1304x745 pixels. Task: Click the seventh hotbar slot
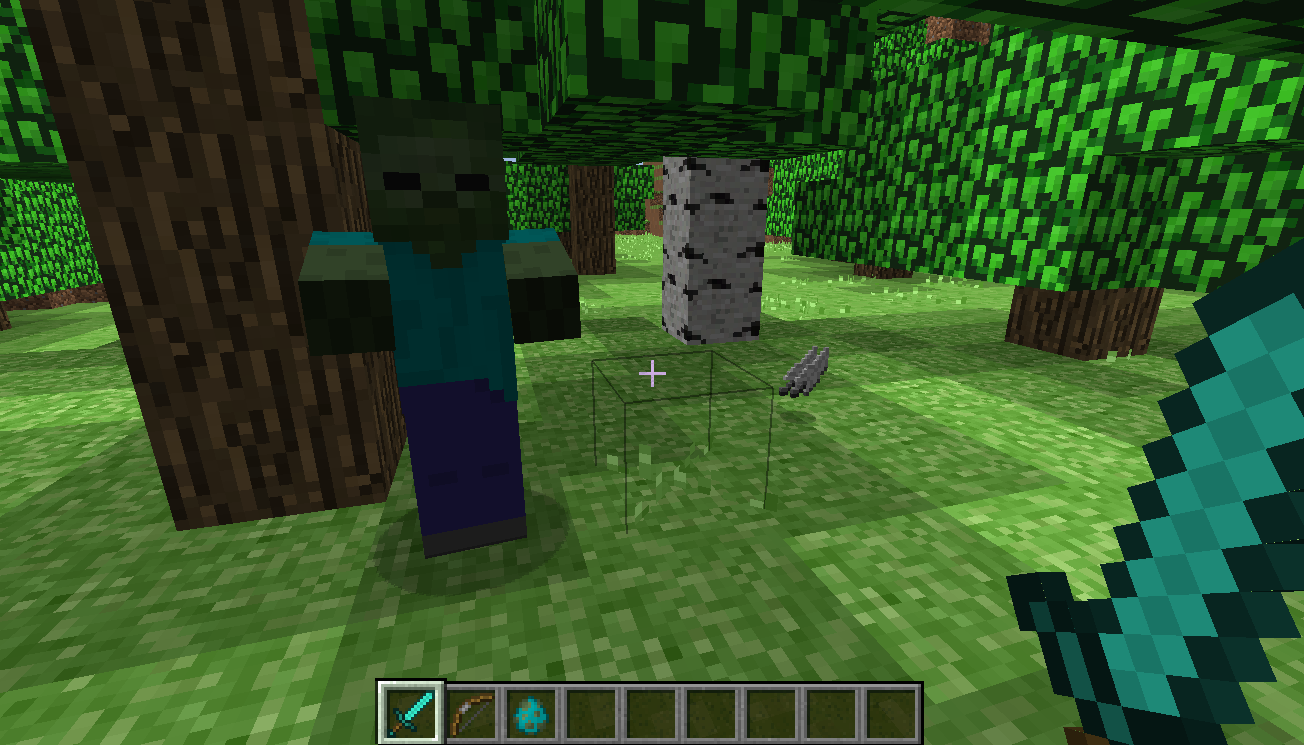769,712
